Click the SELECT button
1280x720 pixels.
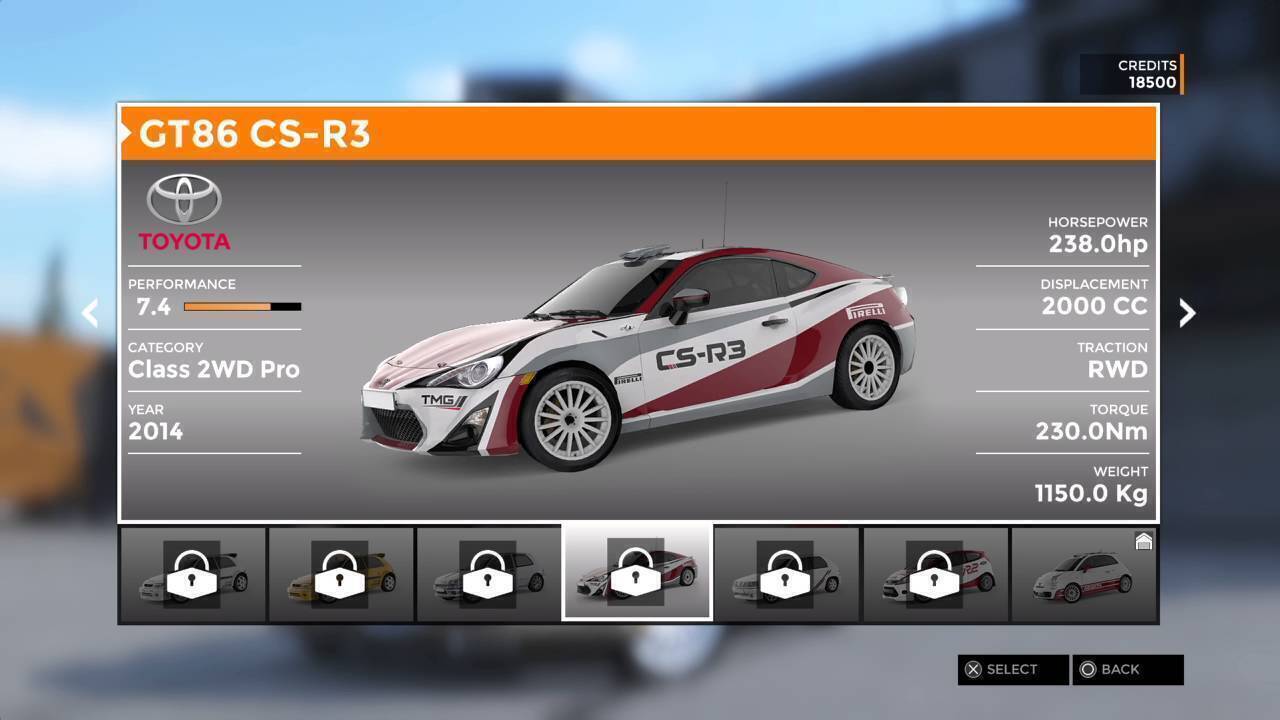coord(1012,669)
